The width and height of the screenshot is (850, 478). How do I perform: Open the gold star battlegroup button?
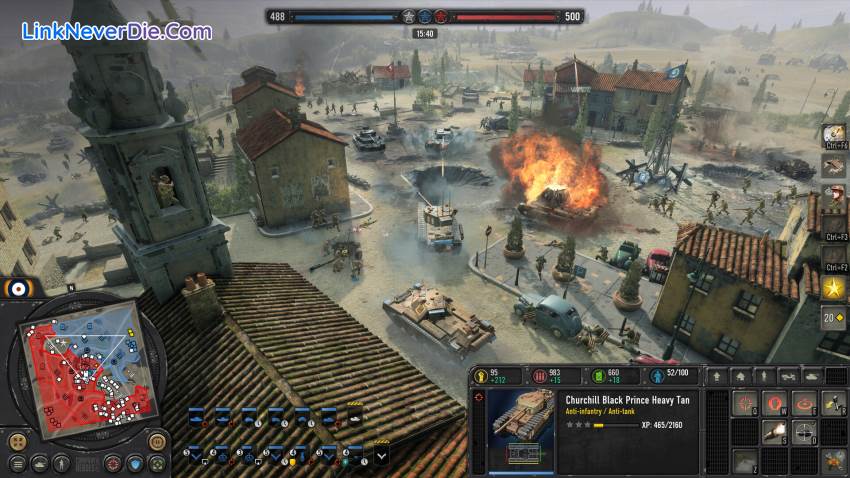pyautogui.click(x=834, y=289)
